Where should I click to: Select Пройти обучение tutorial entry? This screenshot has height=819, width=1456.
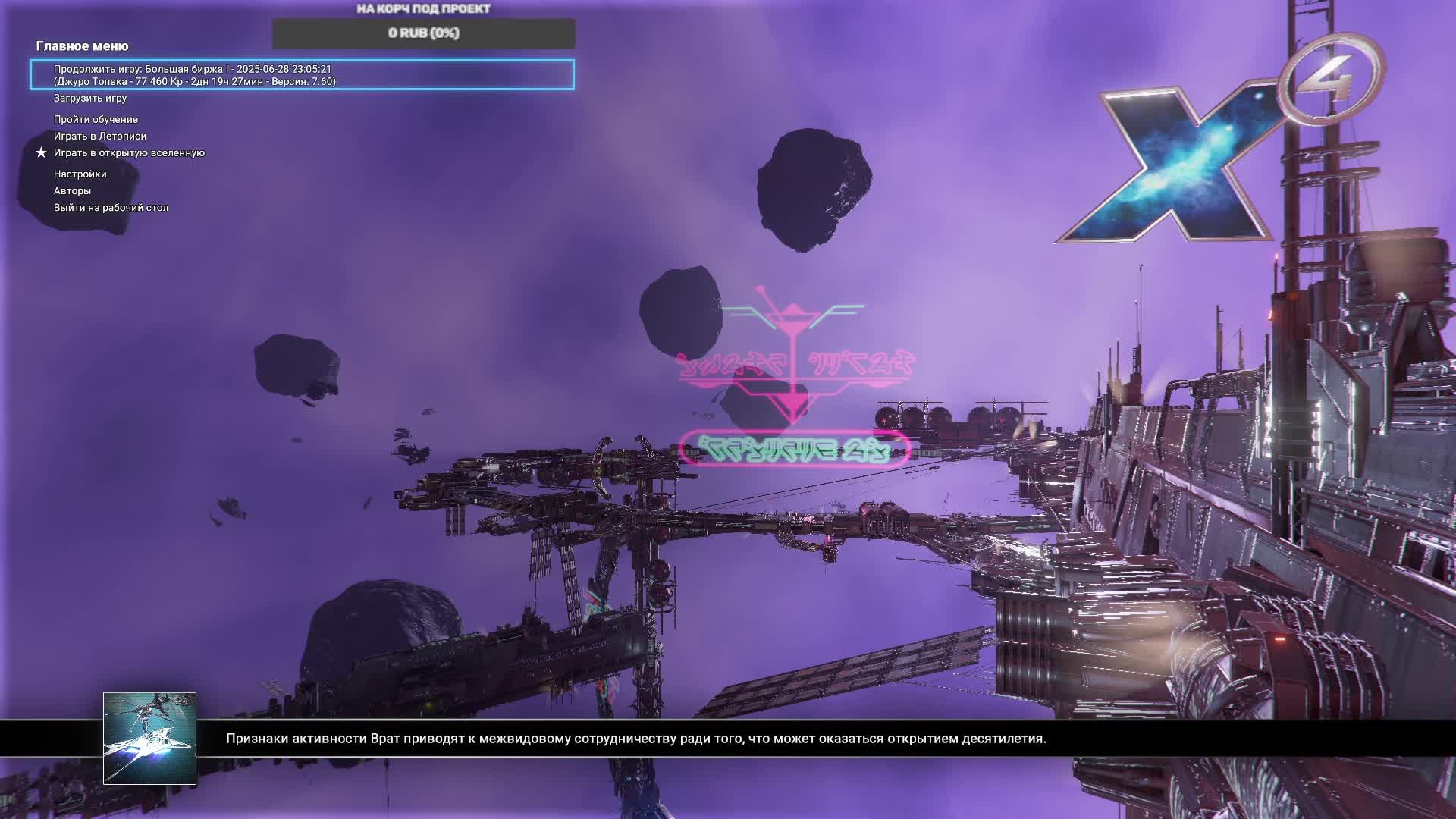(96, 120)
